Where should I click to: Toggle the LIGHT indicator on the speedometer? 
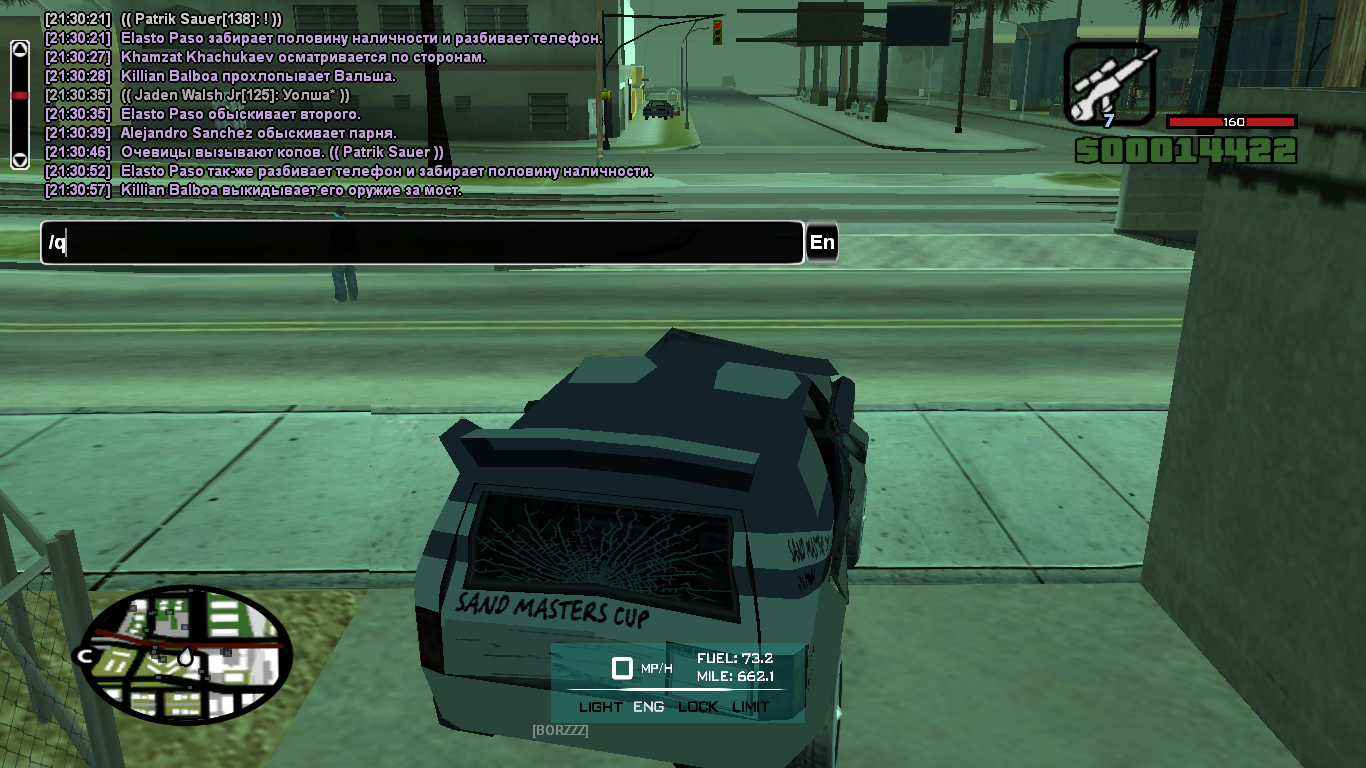[x=600, y=707]
